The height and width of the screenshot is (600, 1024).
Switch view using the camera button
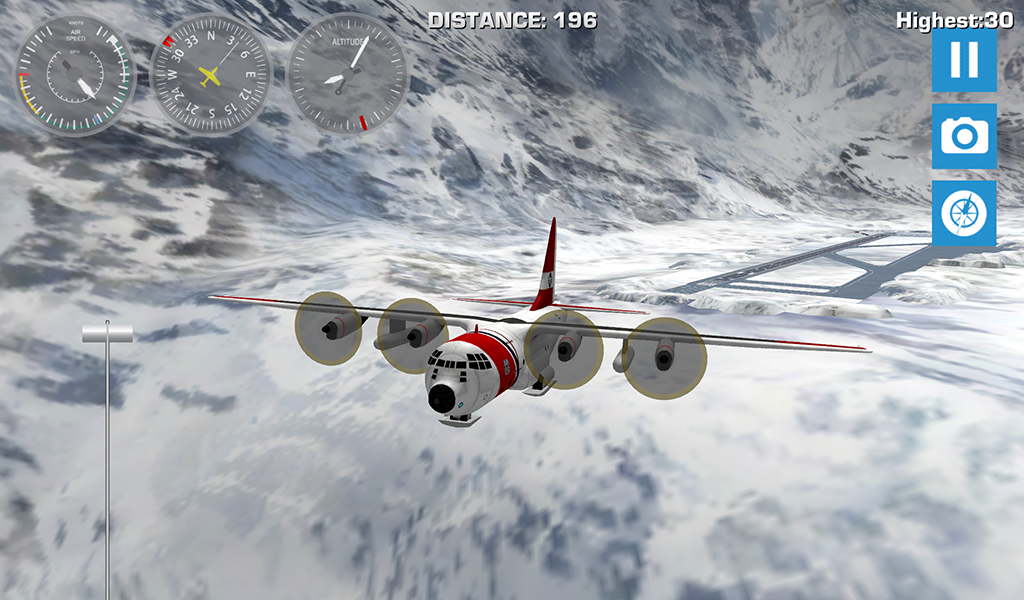(964, 136)
